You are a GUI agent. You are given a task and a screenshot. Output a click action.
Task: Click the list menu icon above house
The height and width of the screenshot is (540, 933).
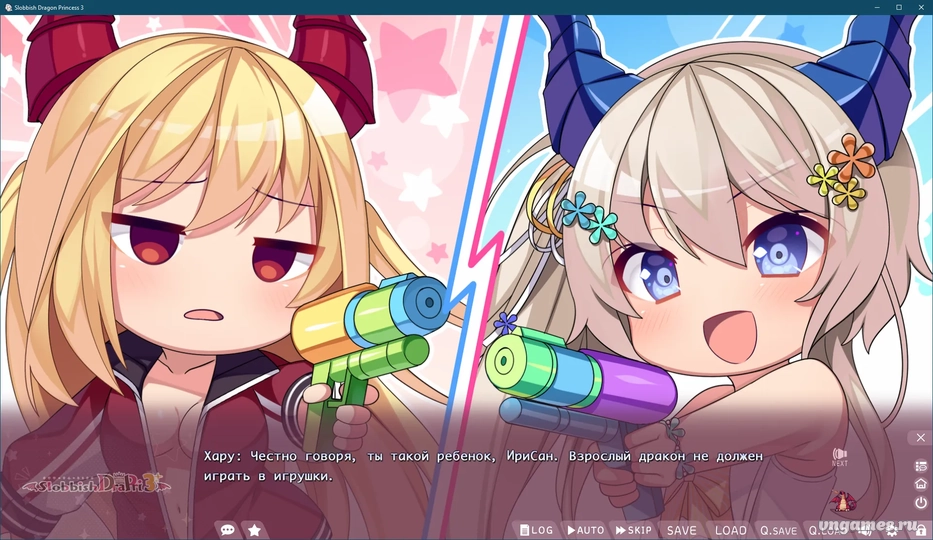920,466
